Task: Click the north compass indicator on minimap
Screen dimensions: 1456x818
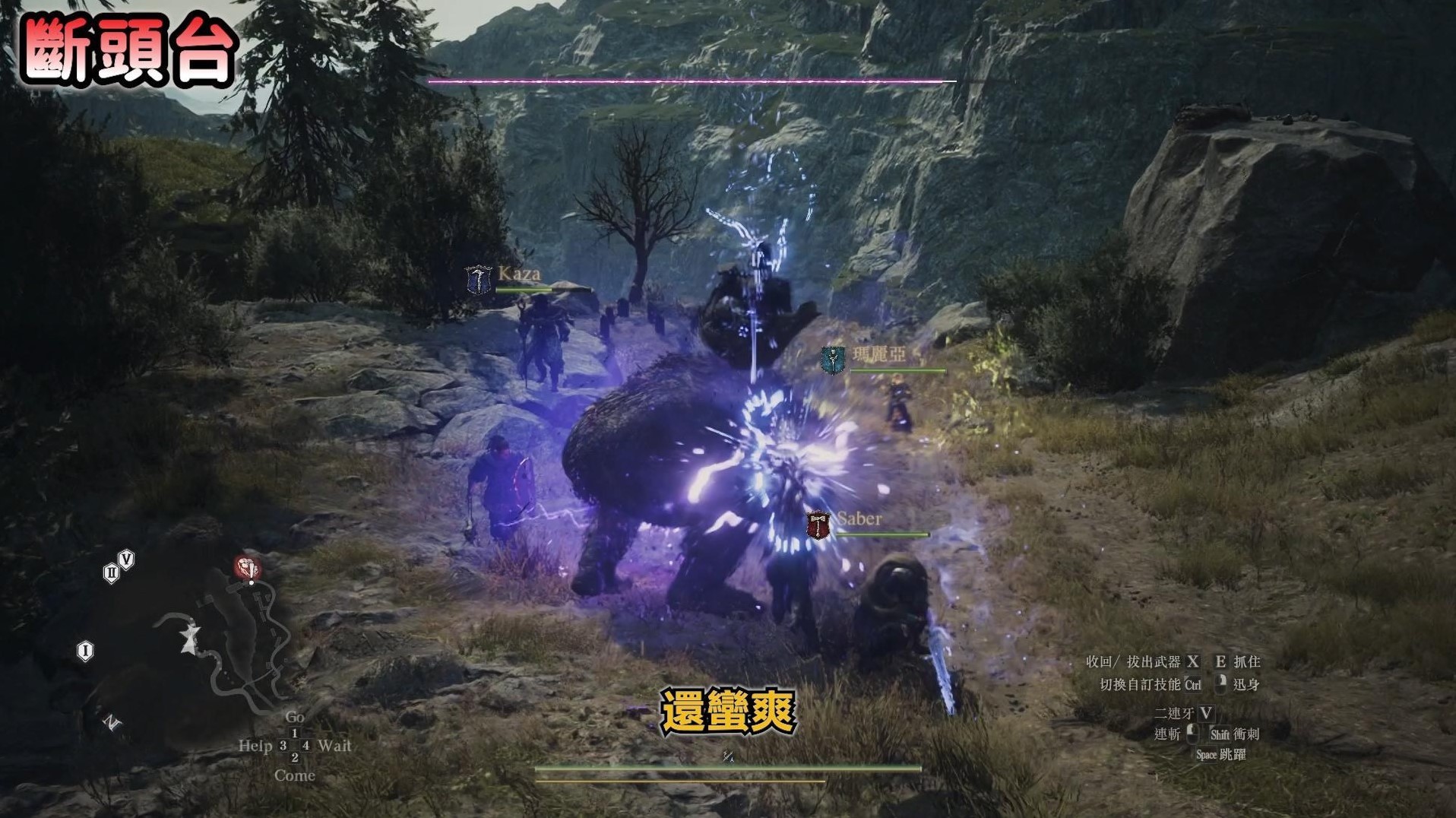Action: [x=112, y=722]
